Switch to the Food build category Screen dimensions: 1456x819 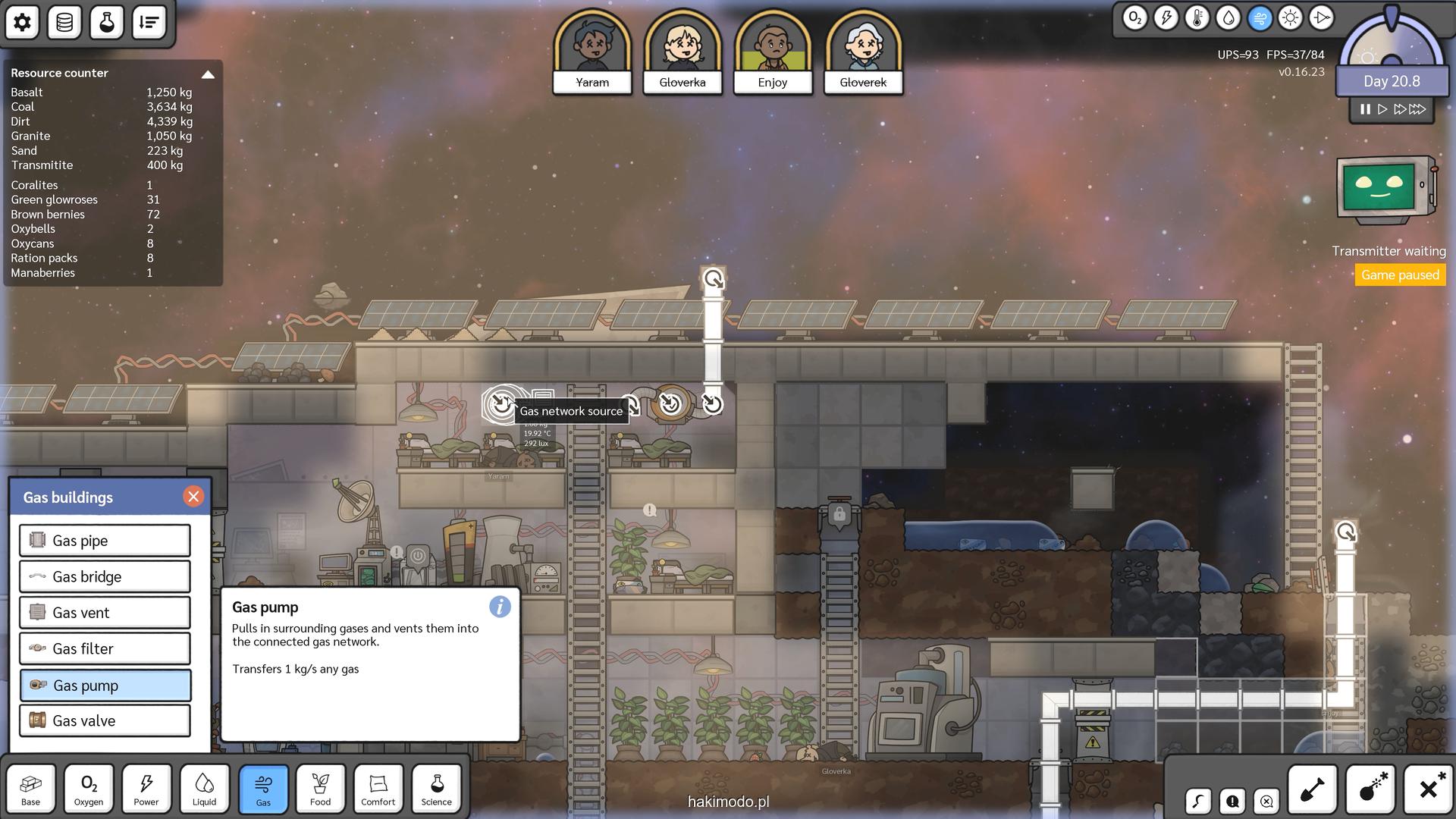pyautogui.click(x=320, y=789)
